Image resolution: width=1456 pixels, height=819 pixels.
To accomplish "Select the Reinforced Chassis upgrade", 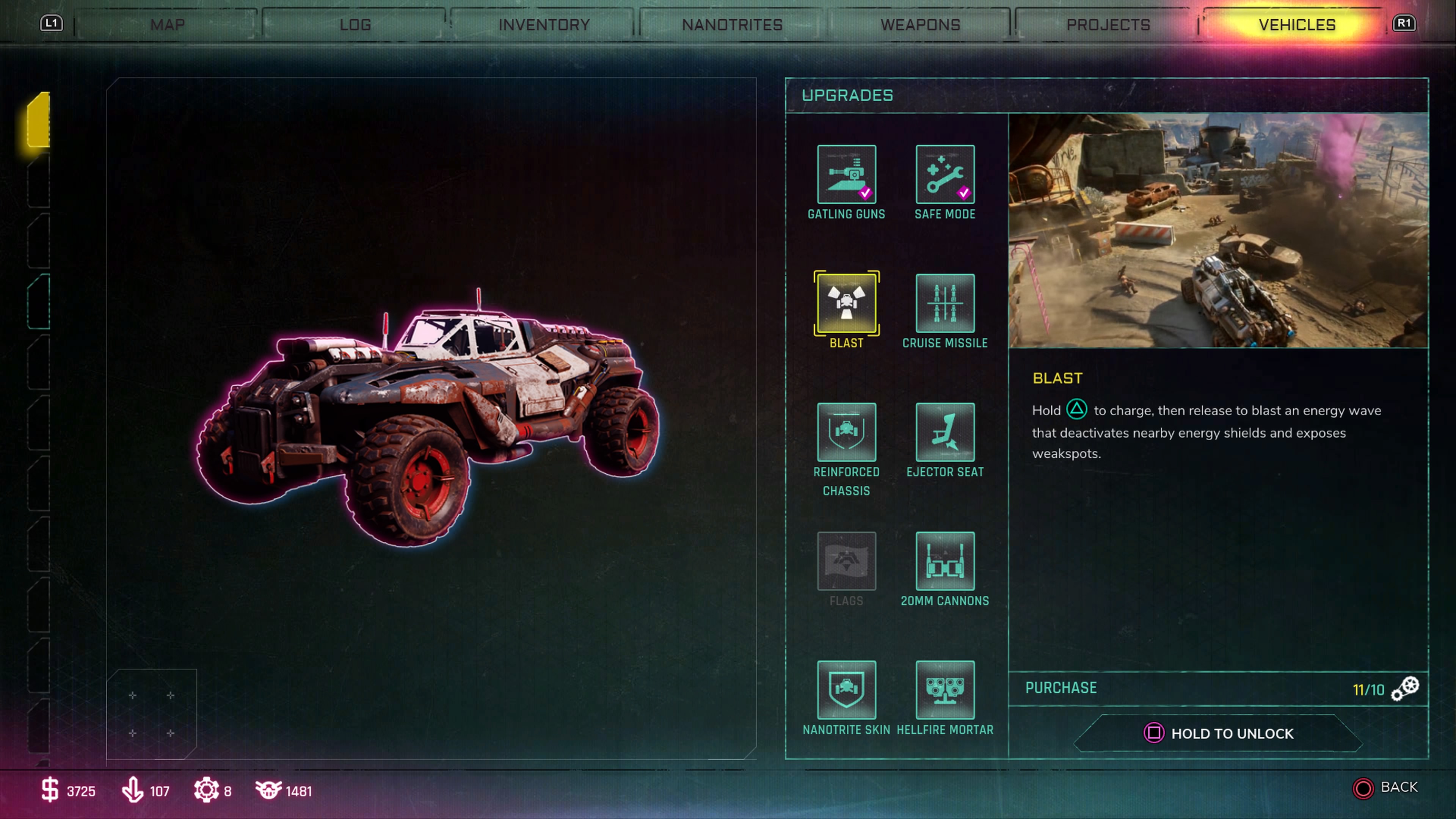I will [846, 432].
